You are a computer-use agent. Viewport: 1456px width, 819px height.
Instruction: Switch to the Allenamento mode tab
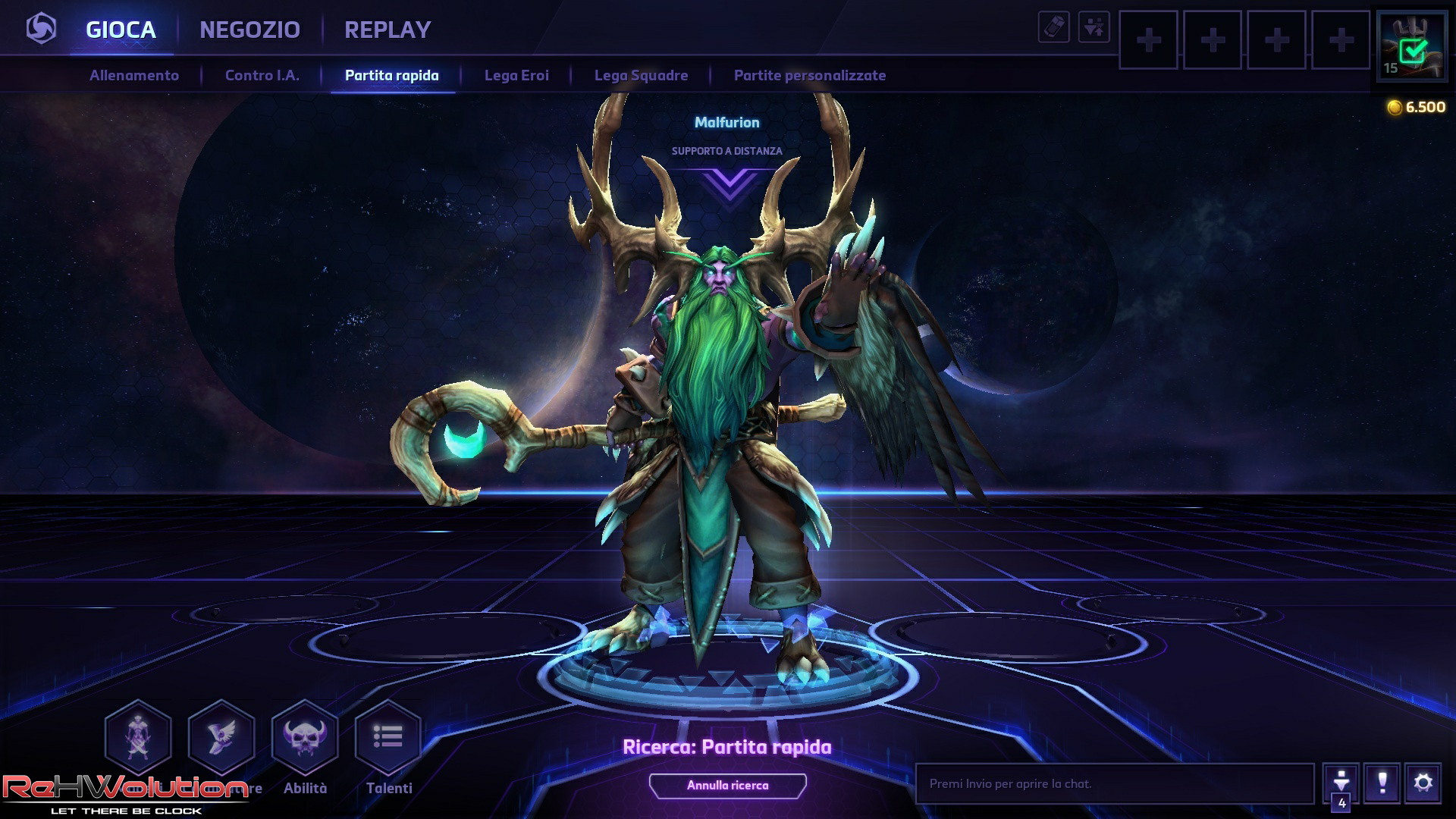(x=134, y=75)
